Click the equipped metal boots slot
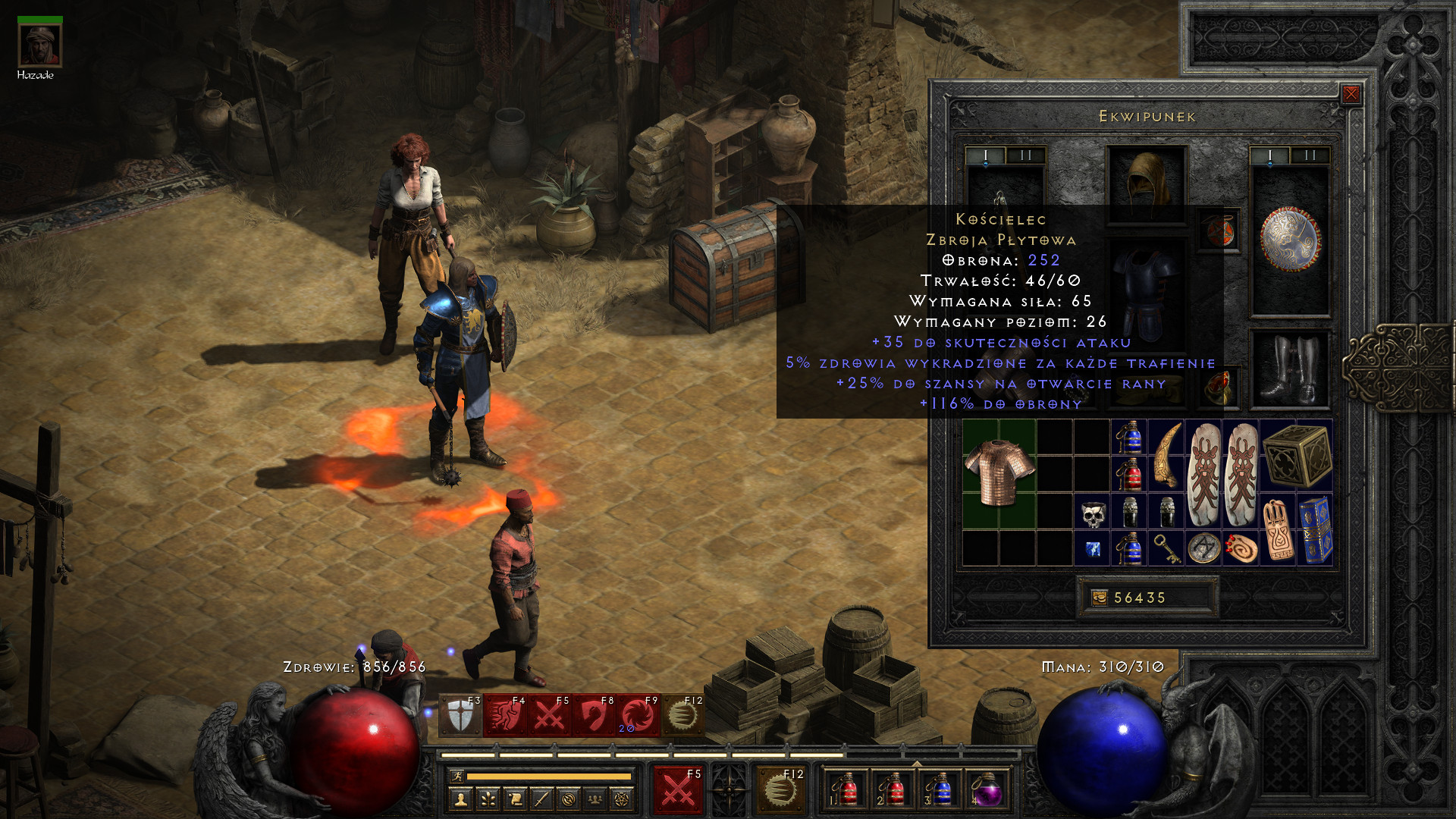 click(1289, 370)
